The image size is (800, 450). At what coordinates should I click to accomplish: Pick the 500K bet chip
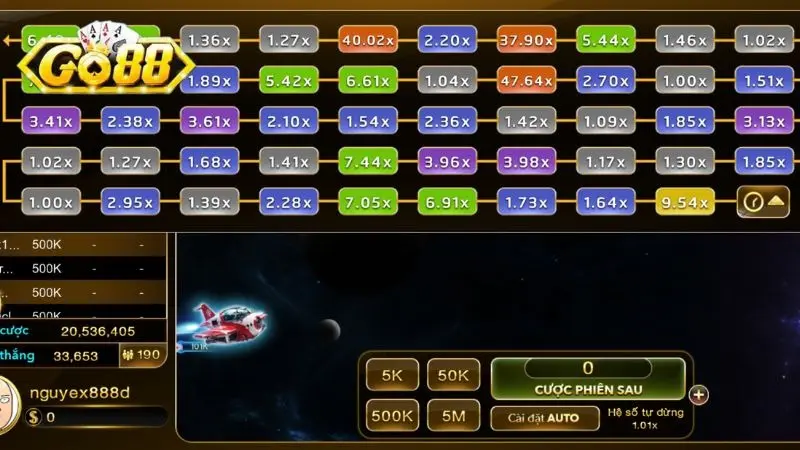click(x=392, y=415)
